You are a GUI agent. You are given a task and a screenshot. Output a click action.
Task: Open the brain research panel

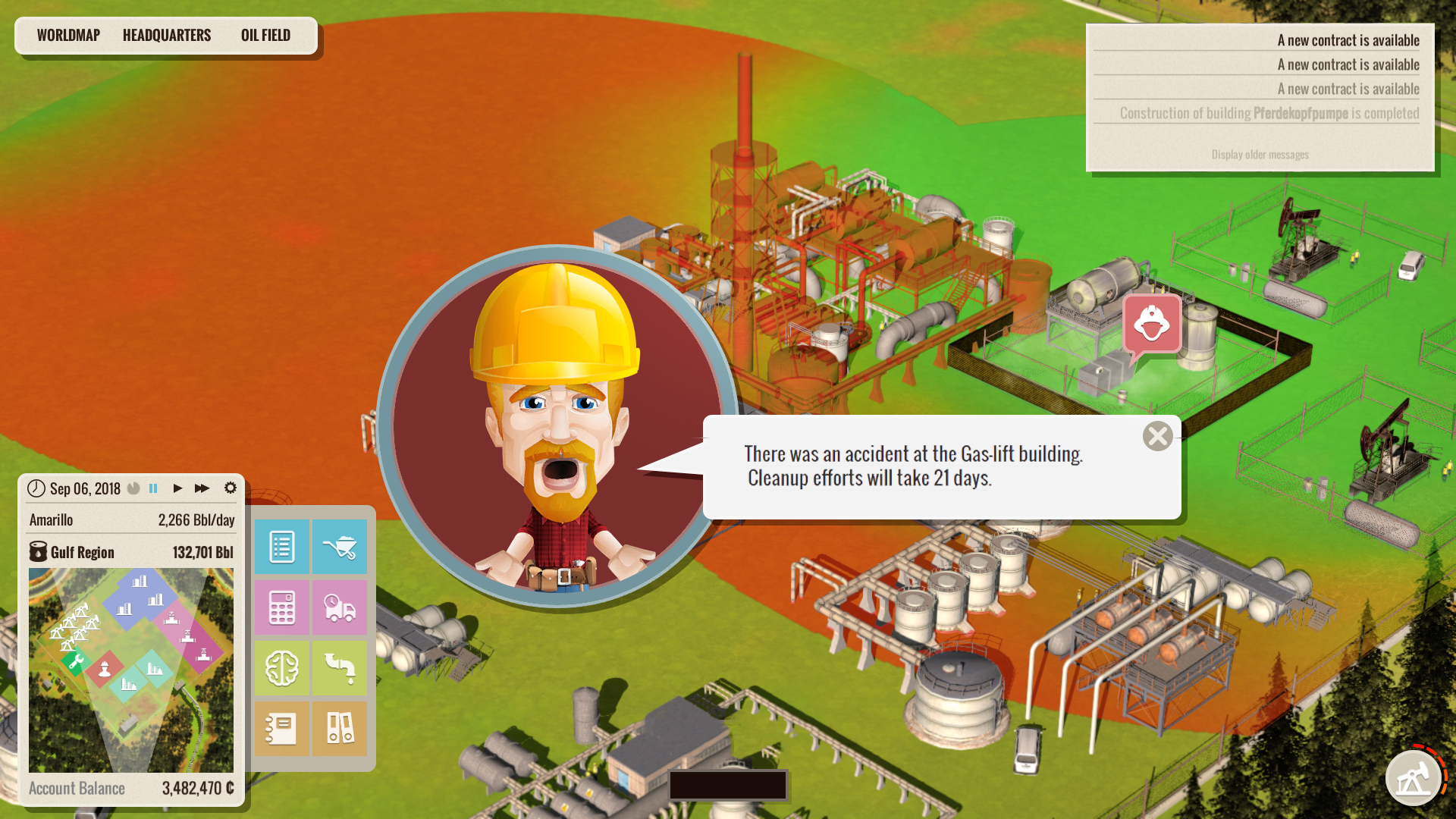coord(281,668)
